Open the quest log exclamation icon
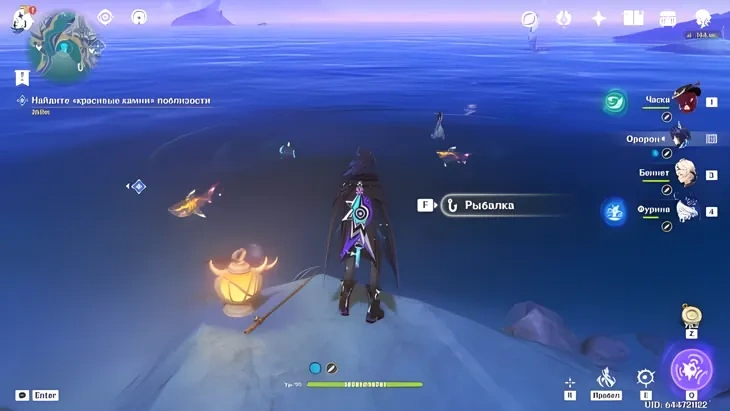 pos(22,77)
